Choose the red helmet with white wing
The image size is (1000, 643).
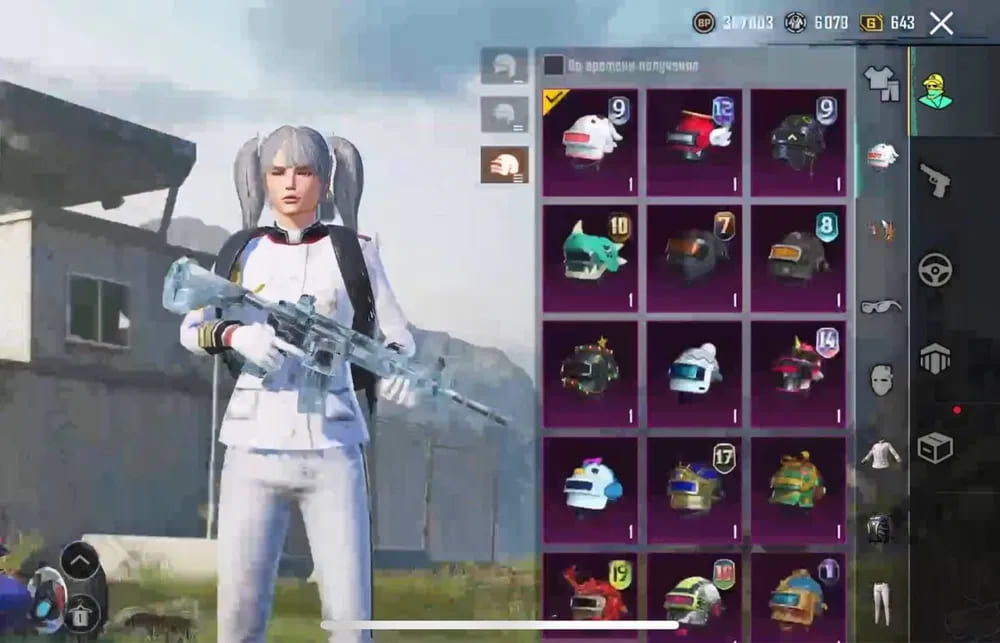(x=694, y=141)
